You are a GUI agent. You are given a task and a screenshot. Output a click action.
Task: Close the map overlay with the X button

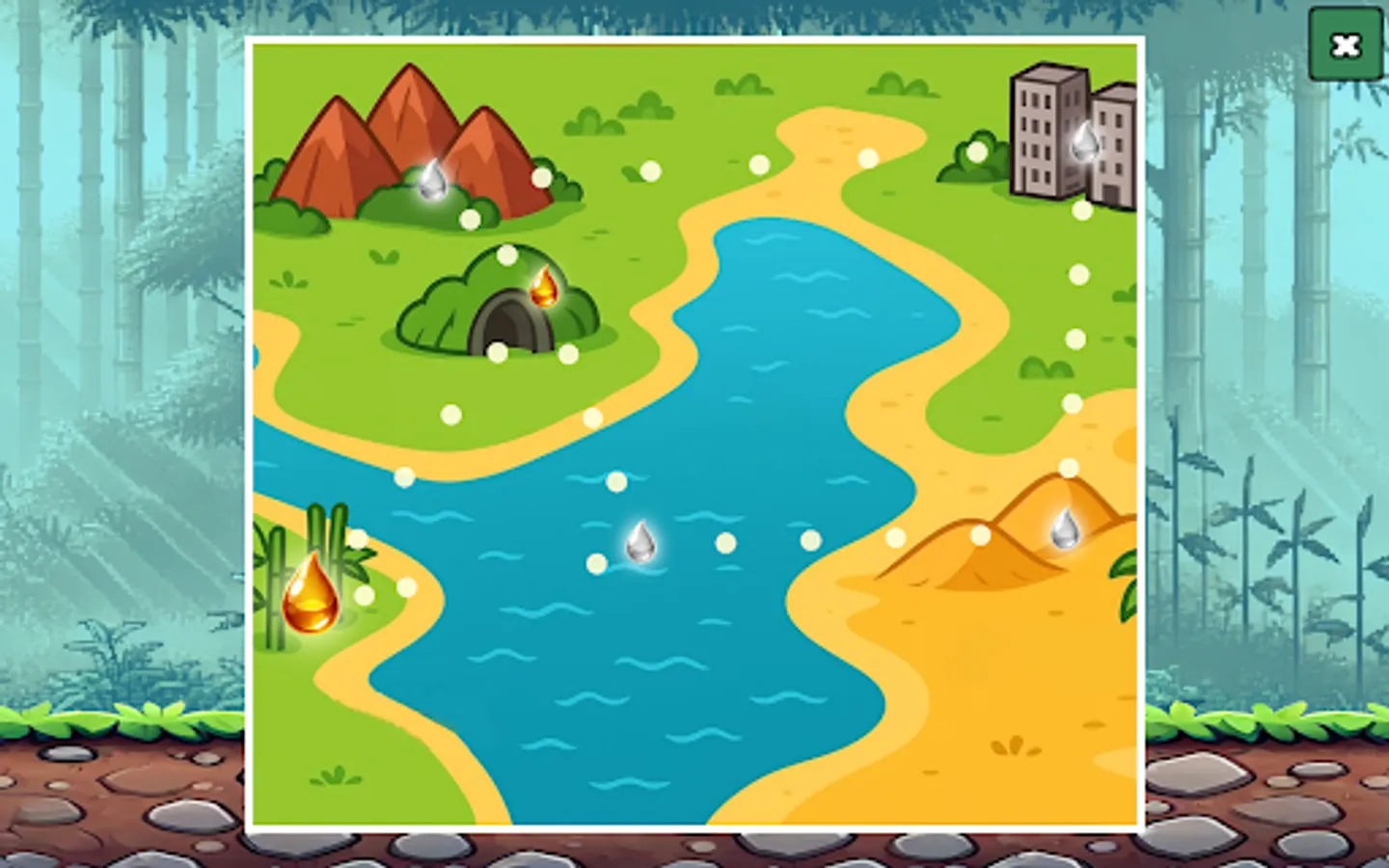point(1347,44)
